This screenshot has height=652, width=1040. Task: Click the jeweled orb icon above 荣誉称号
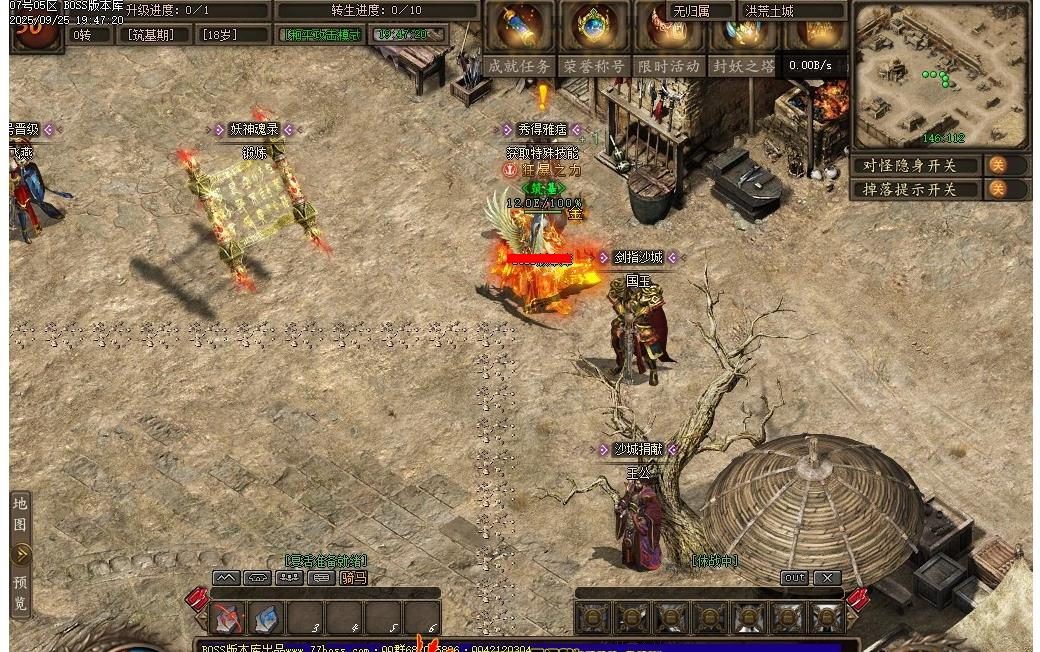tap(594, 25)
